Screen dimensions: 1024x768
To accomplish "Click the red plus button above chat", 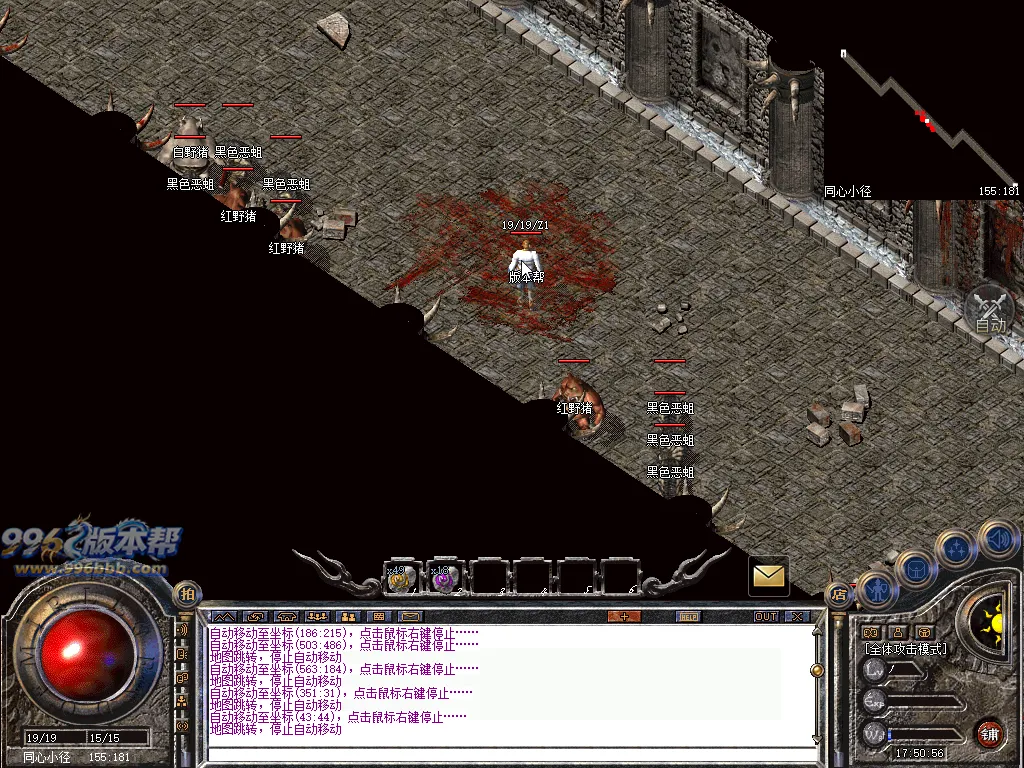I will [x=624, y=616].
